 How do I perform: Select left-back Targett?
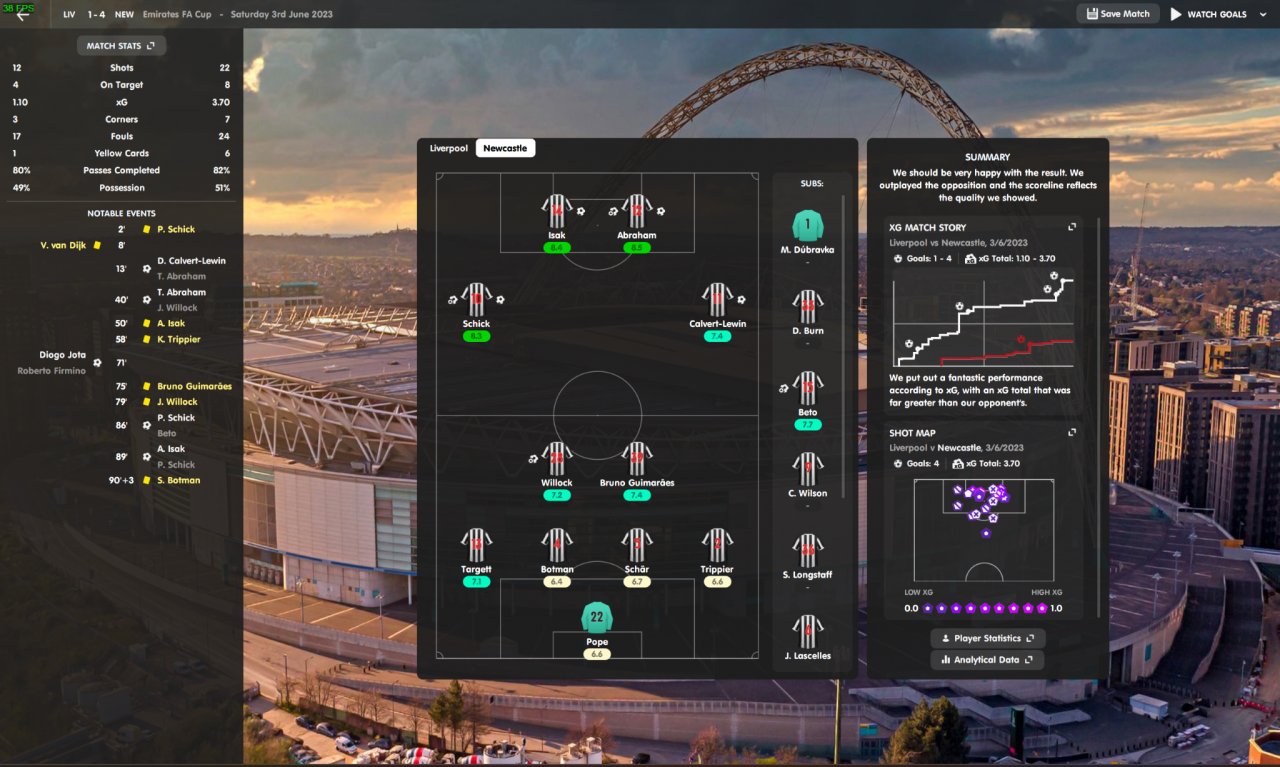[x=476, y=546]
